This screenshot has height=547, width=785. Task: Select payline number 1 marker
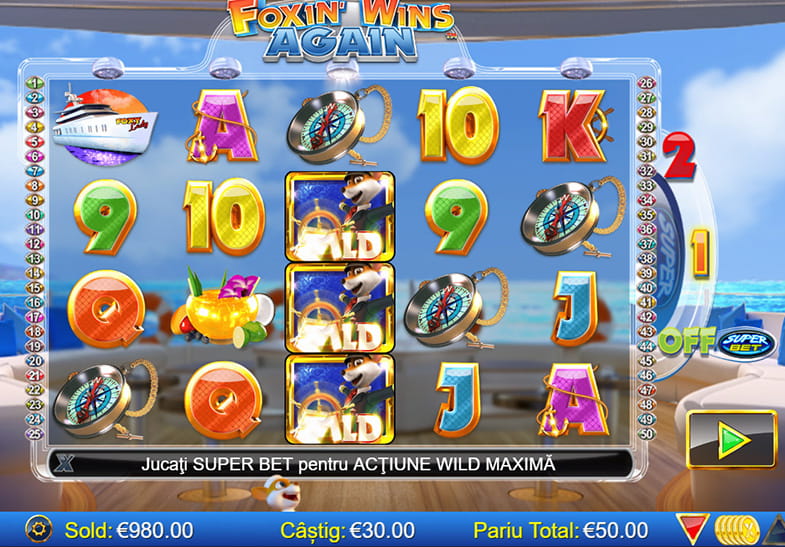tap(33, 83)
